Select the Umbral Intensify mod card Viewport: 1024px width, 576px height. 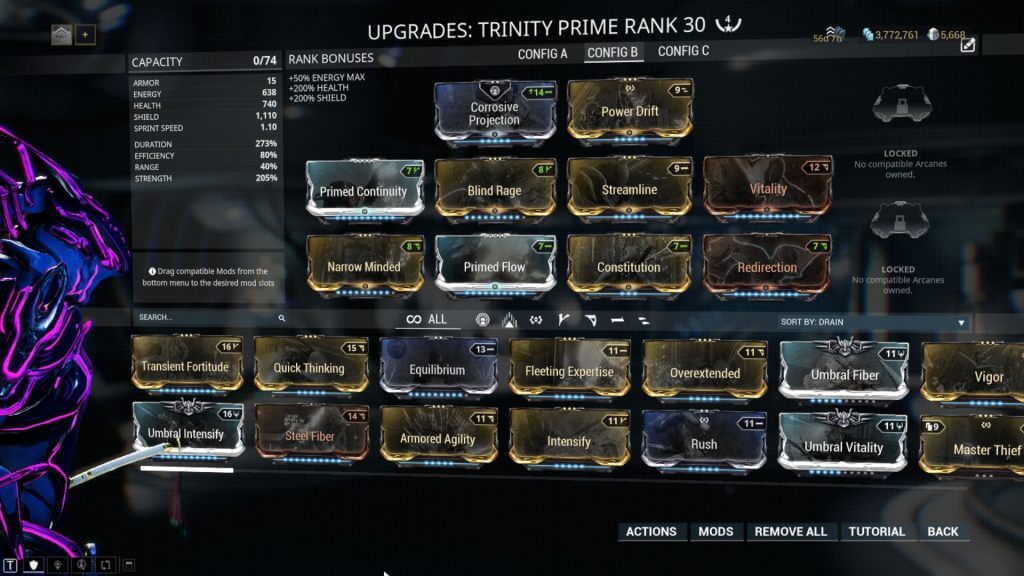tap(186, 435)
